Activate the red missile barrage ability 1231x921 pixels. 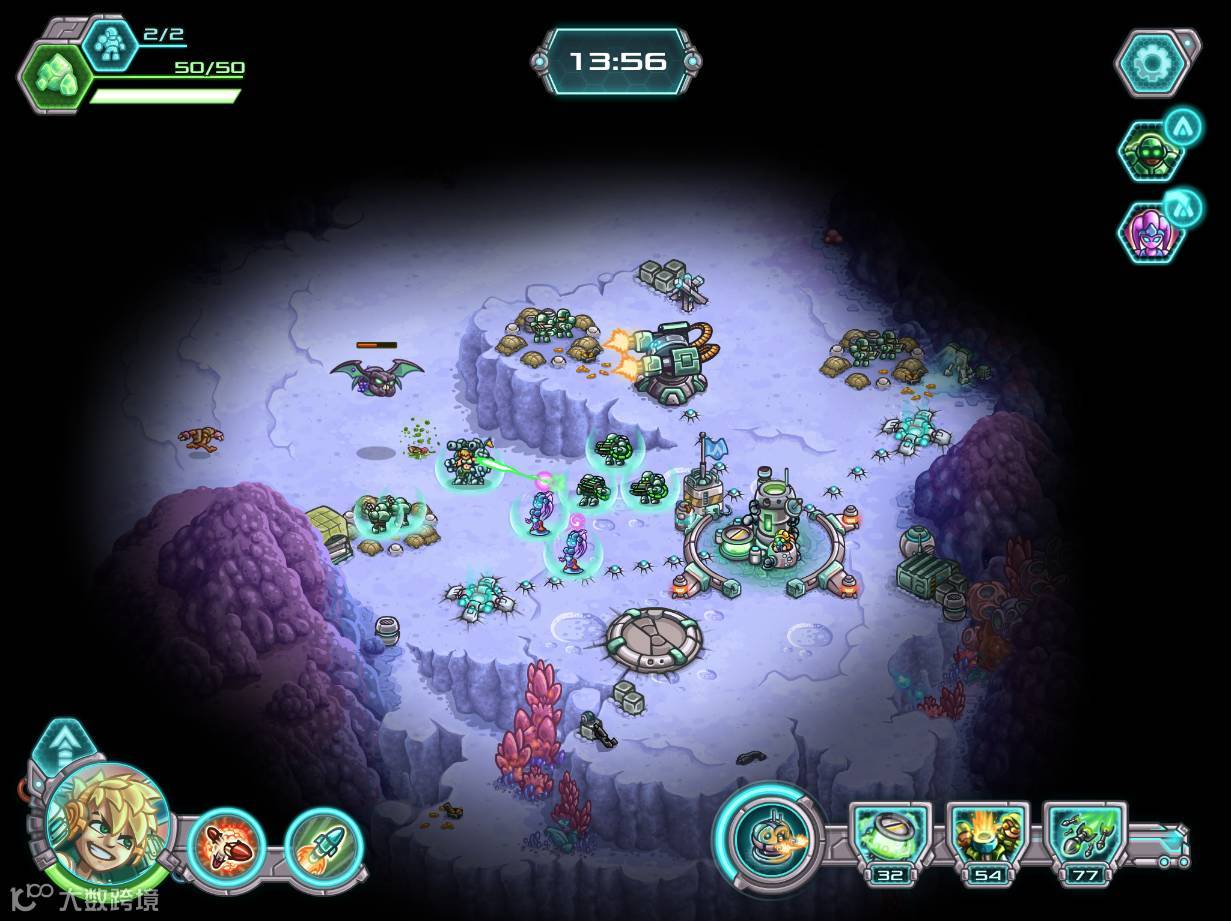pyautogui.click(x=226, y=845)
